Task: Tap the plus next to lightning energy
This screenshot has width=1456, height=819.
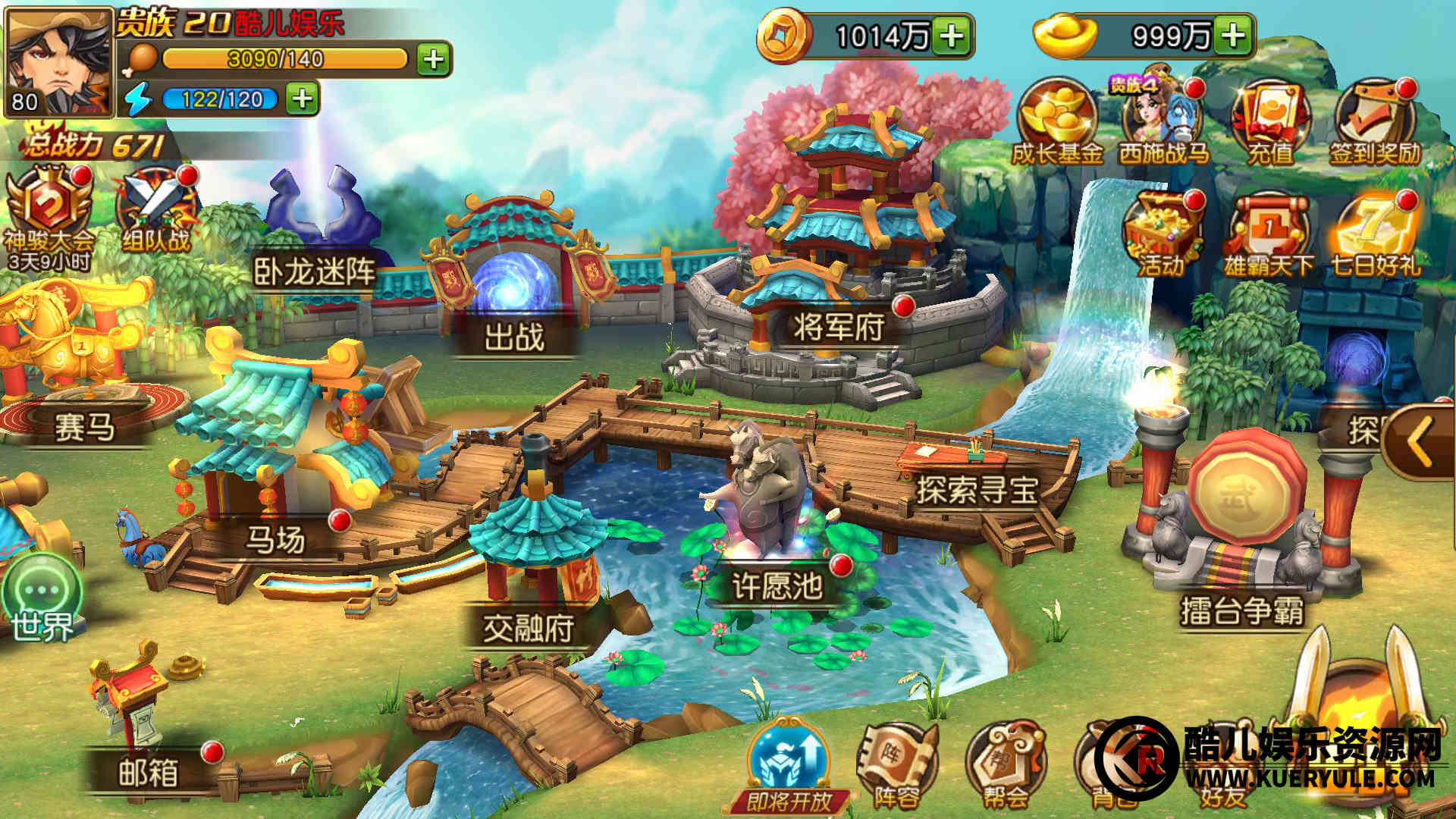Action: [302, 99]
